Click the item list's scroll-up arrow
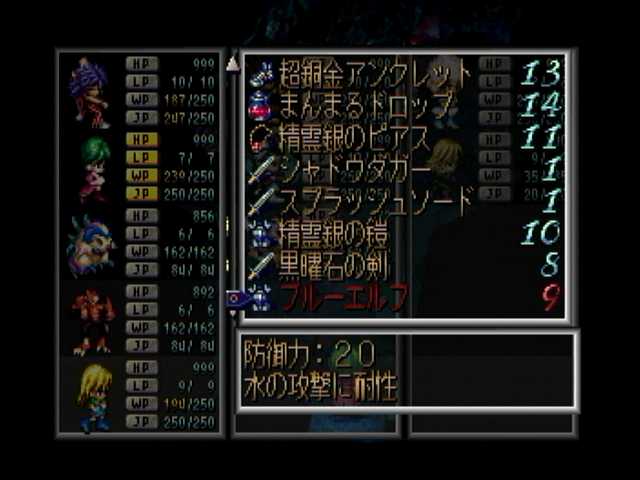Screen dimensions: 640x480 pos(233,64)
